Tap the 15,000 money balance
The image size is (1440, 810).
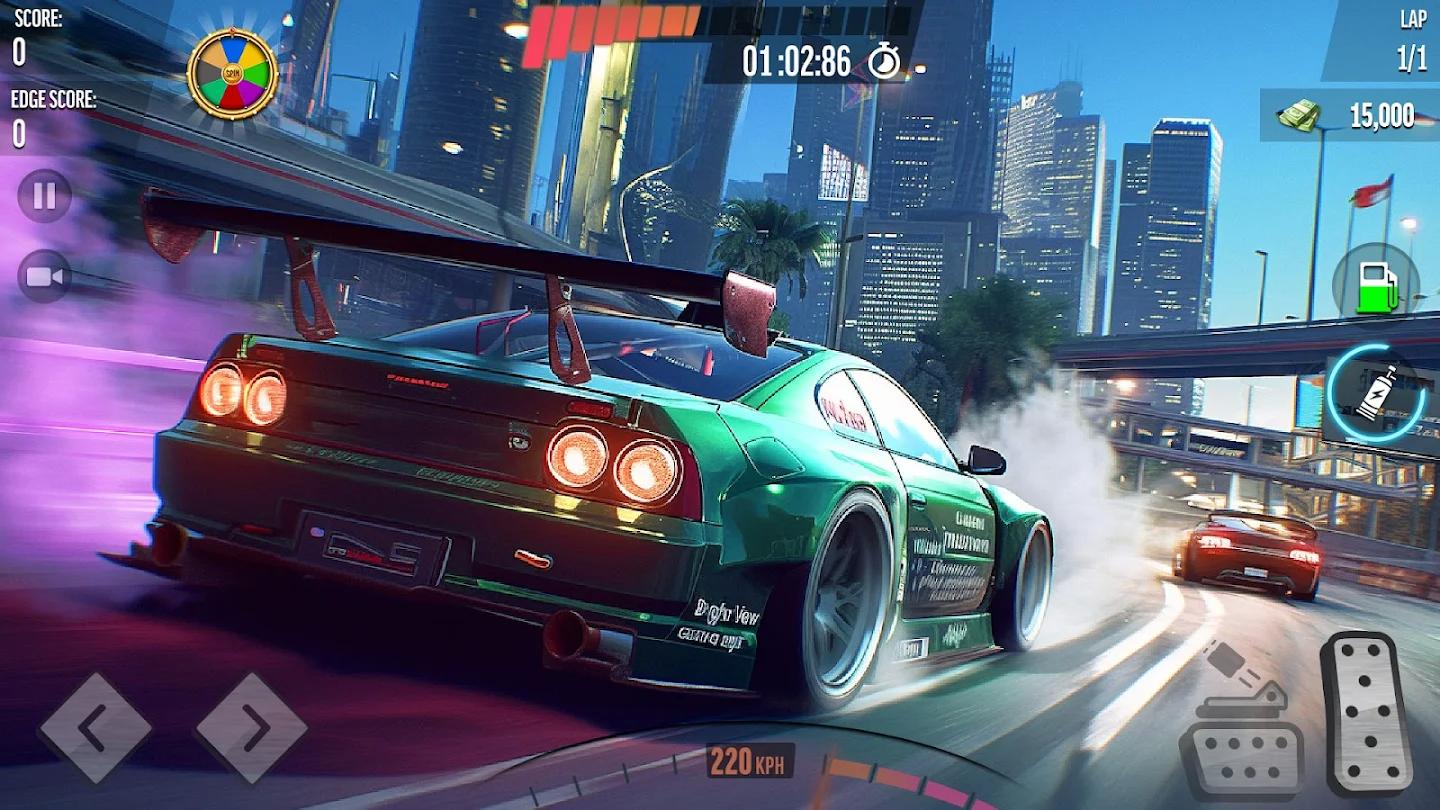(1382, 113)
